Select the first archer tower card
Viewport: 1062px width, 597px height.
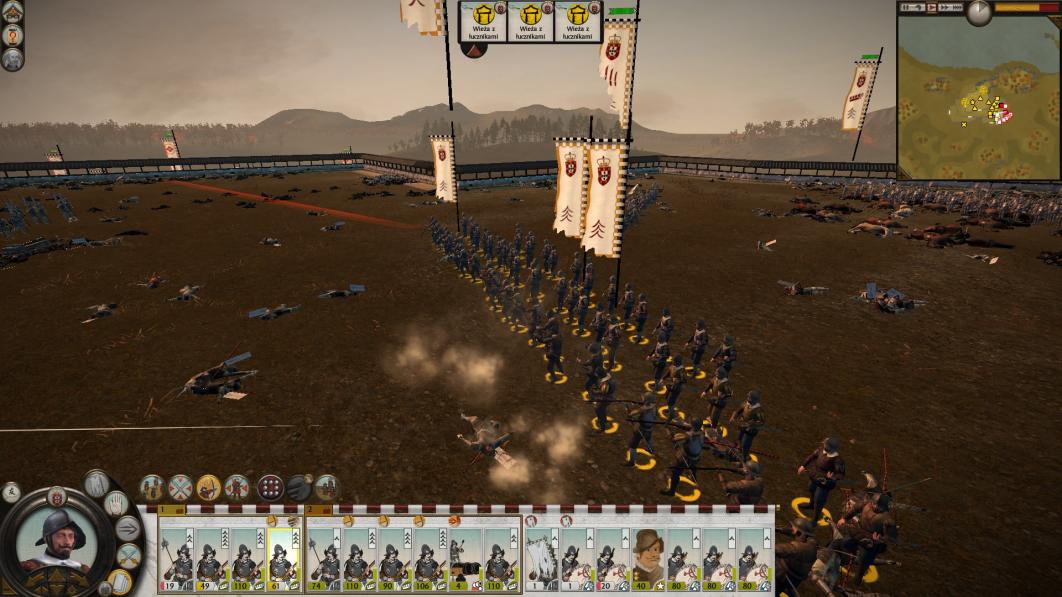[482, 21]
